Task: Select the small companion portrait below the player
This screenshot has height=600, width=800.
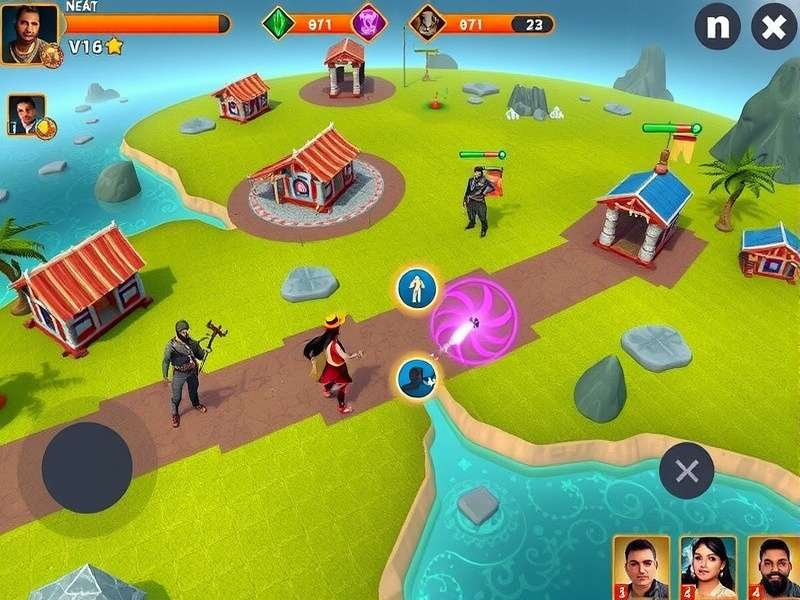Action: click(27, 114)
